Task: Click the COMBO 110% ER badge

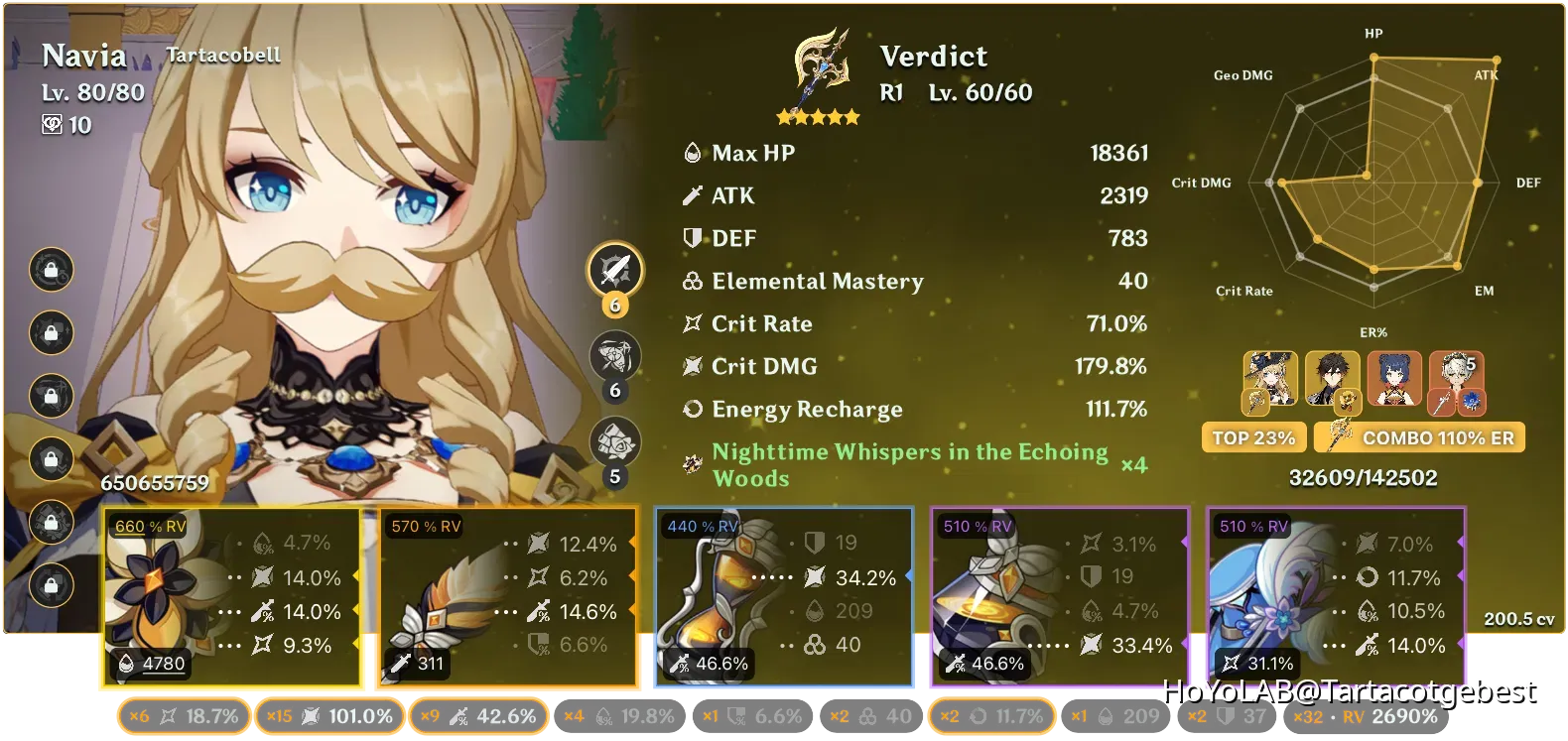Action: tap(1419, 436)
